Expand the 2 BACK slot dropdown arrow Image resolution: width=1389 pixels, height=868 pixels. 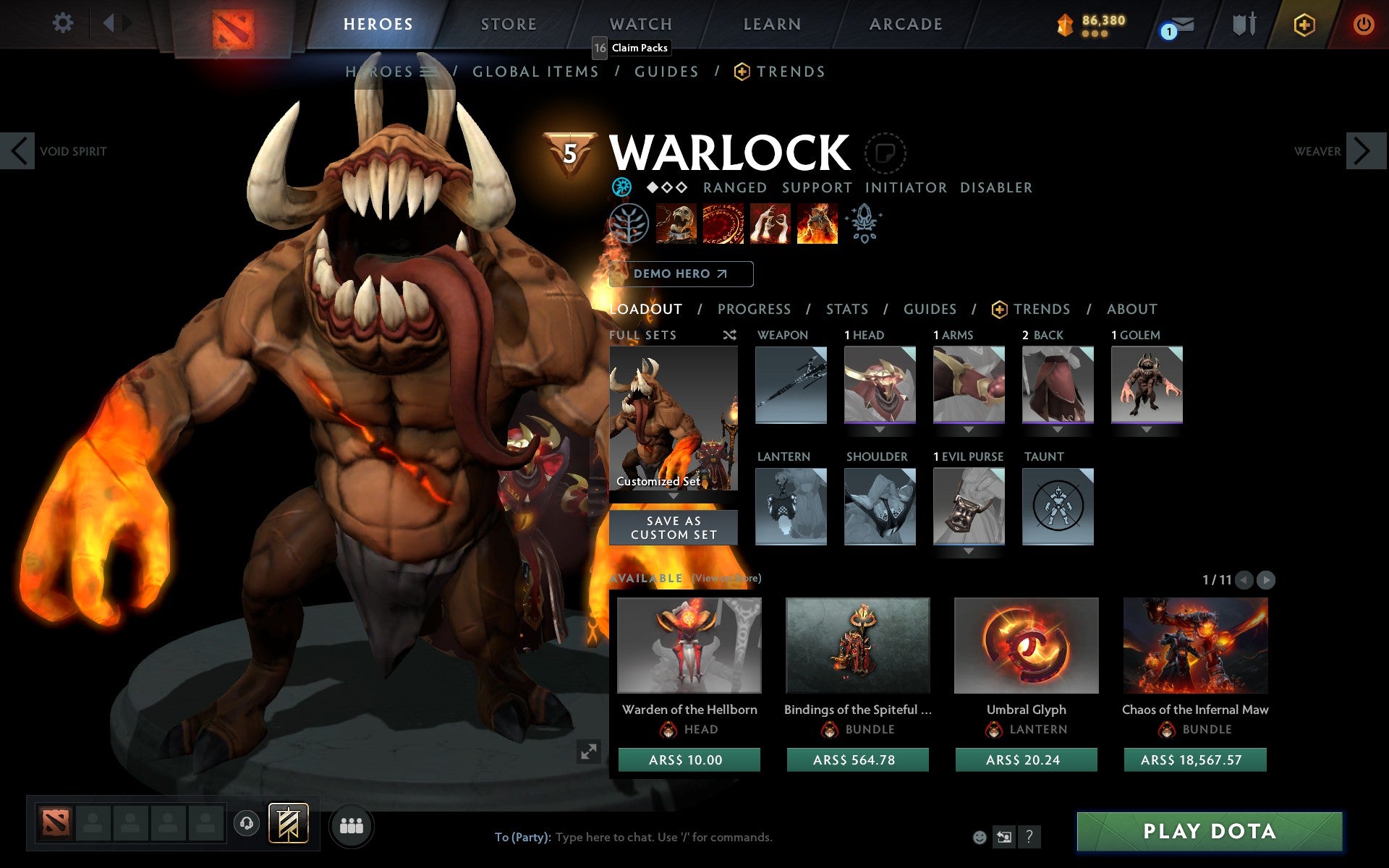[1058, 428]
